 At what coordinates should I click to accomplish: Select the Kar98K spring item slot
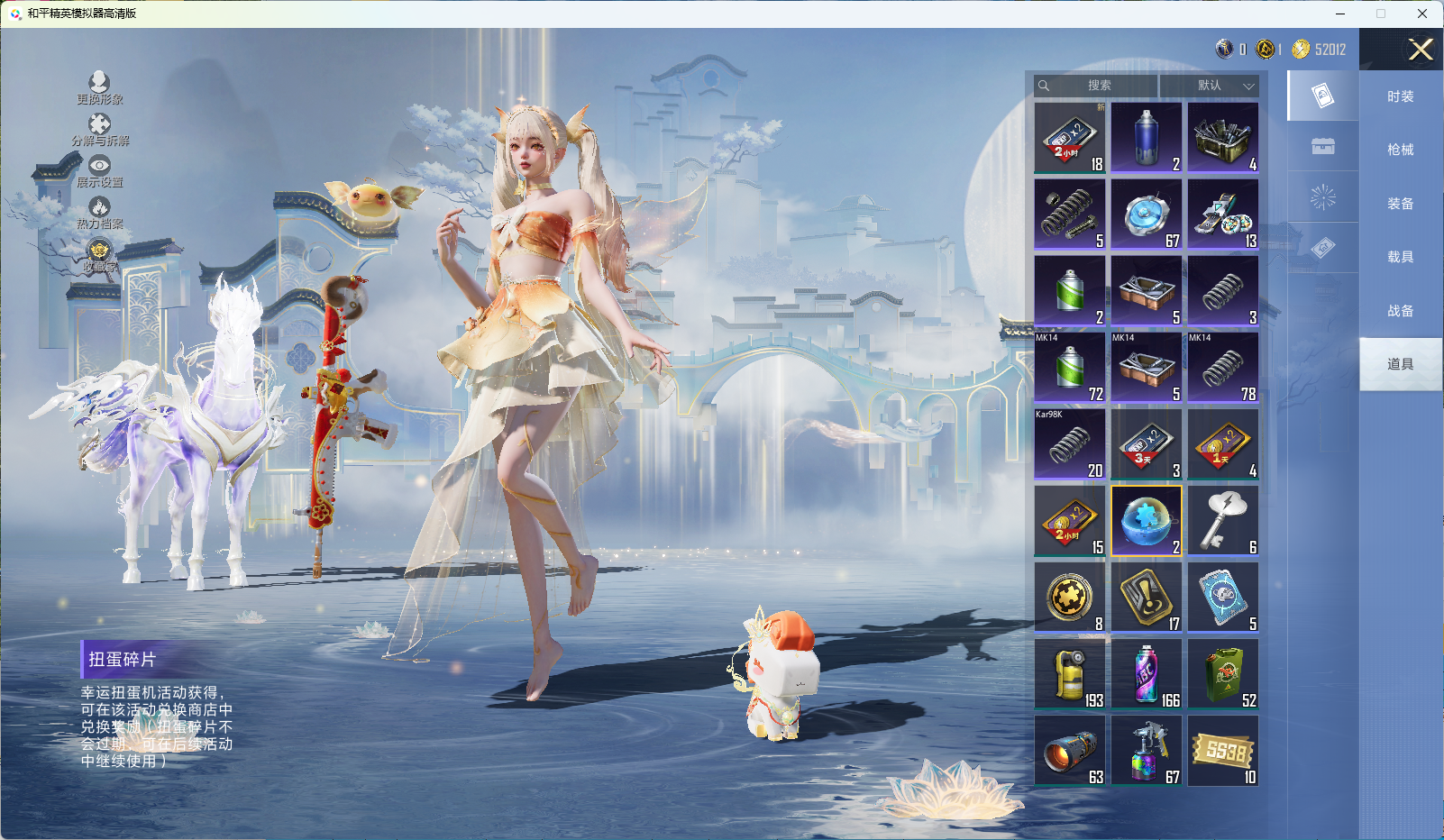(1069, 444)
